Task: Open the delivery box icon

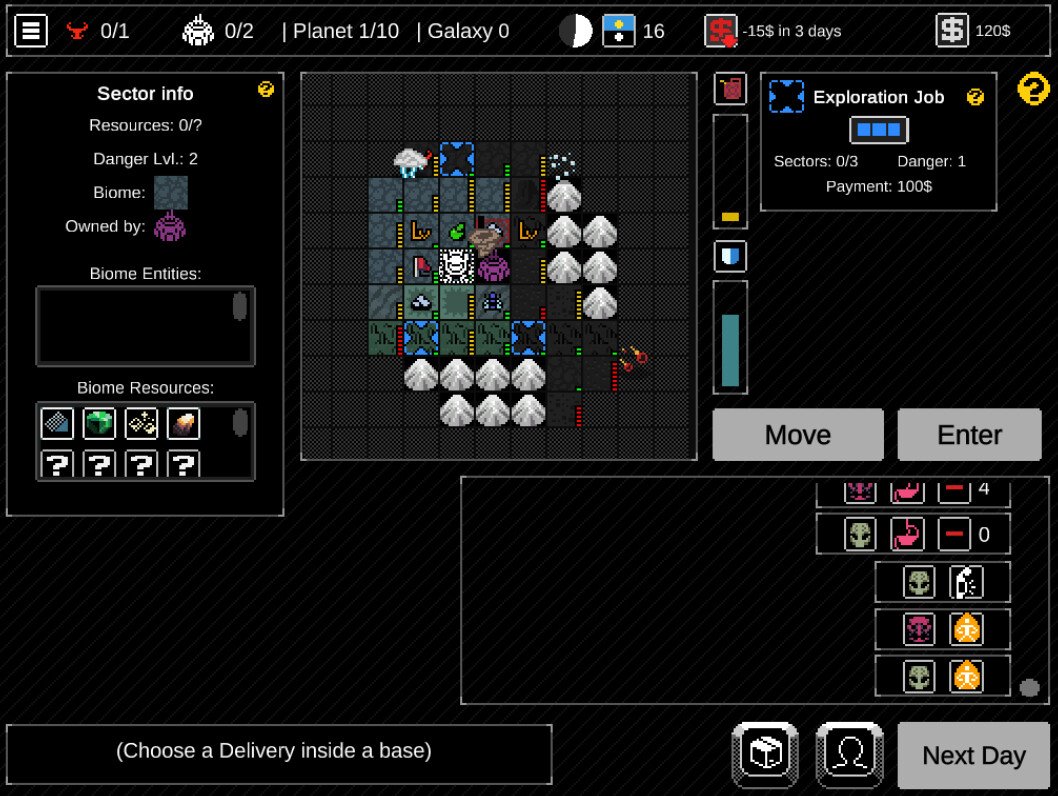Action: point(765,755)
